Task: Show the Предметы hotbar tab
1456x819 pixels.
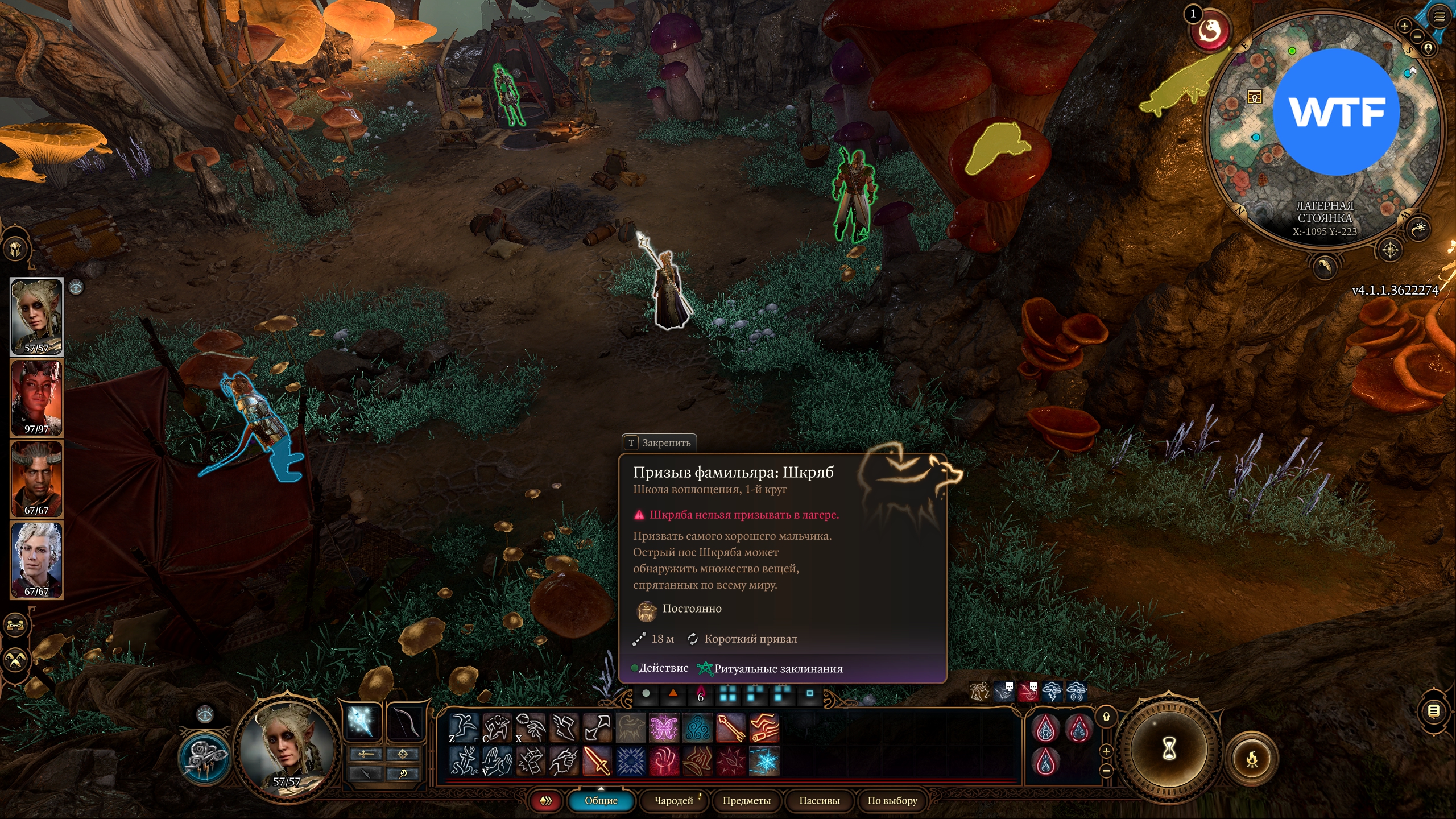Action: [746, 800]
